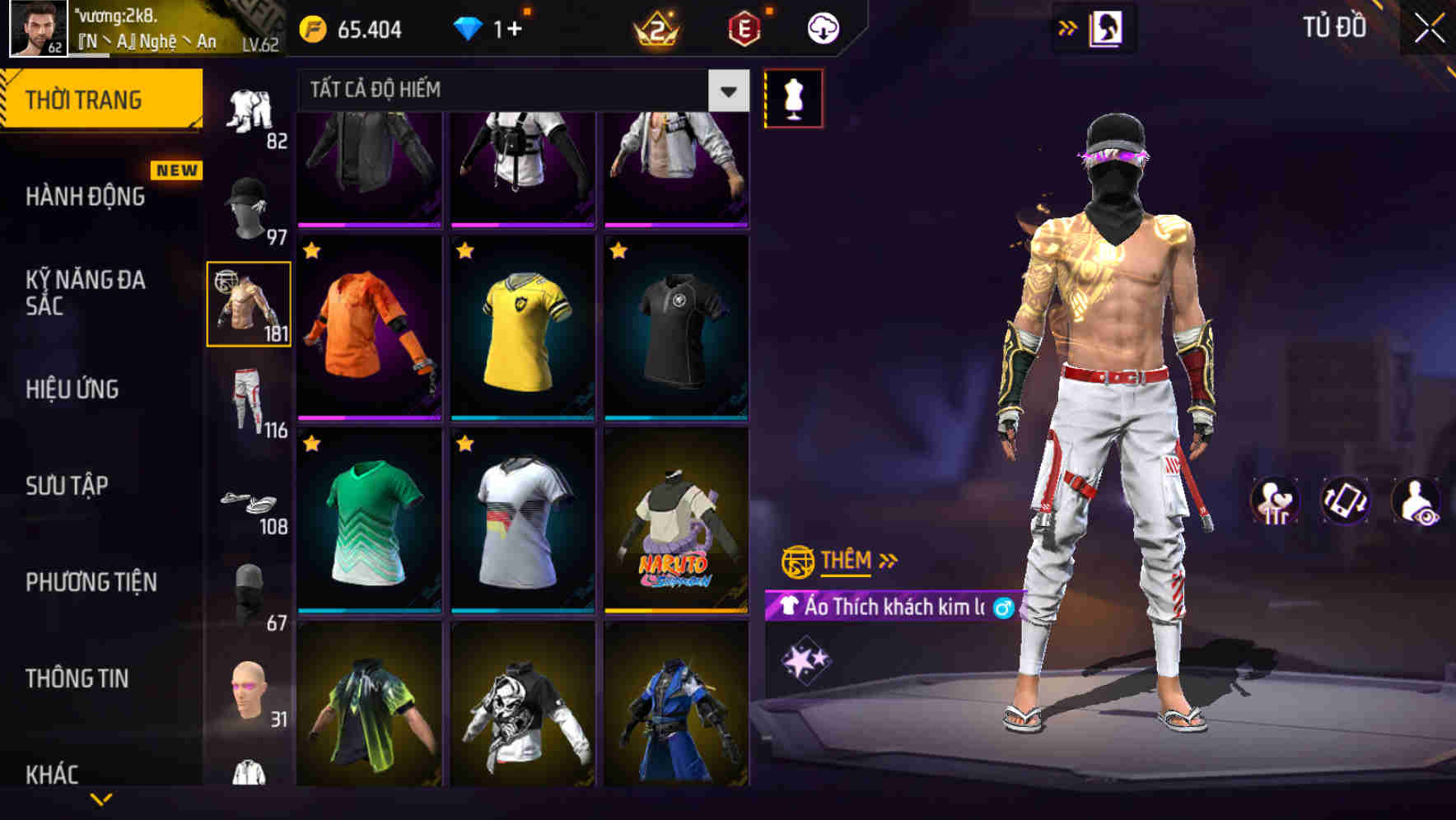Select the hat category icon showing 97 items
Image resolution: width=1456 pixels, height=820 pixels.
tap(247, 202)
